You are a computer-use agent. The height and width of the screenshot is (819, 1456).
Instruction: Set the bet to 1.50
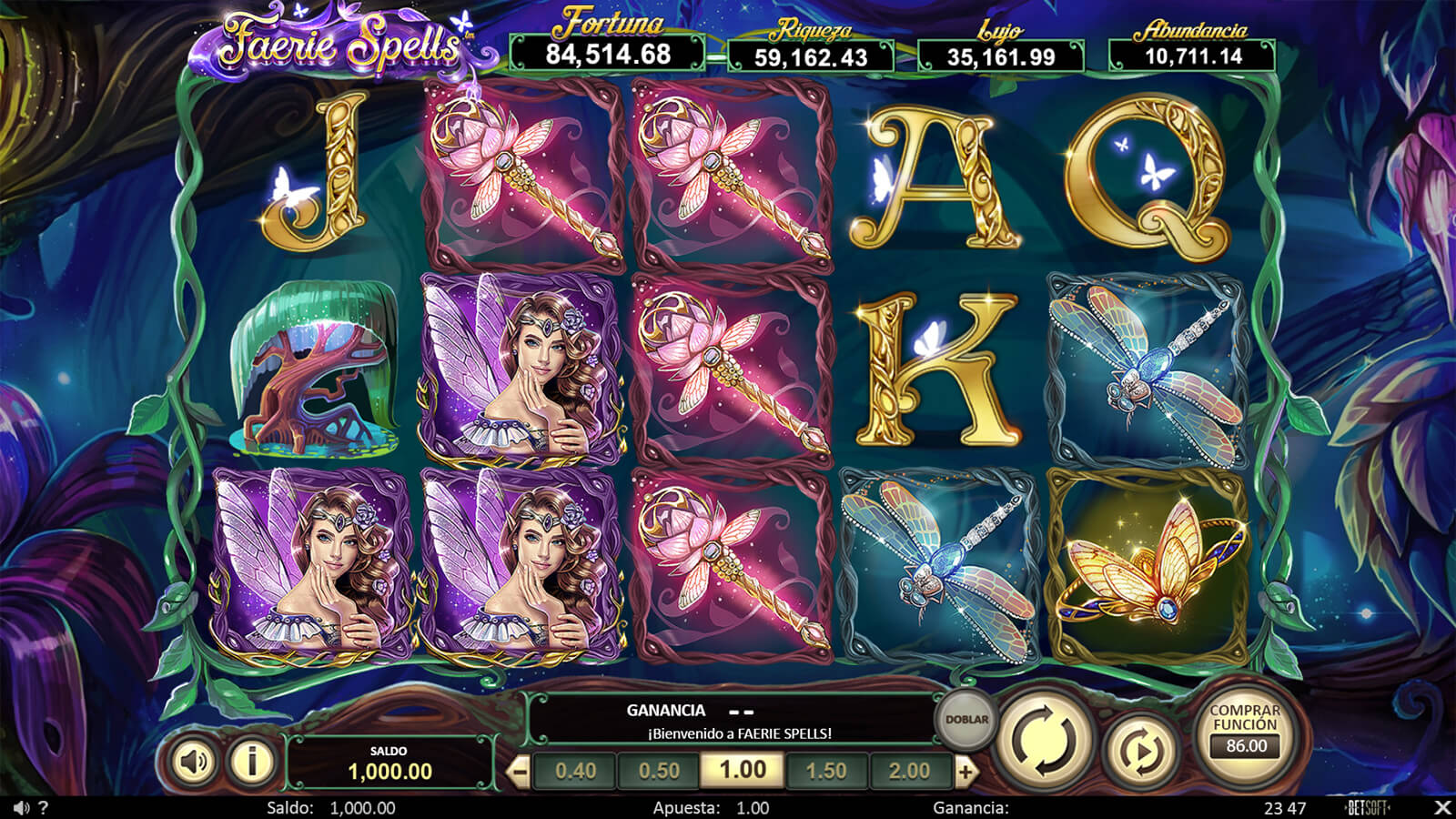tap(826, 771)
